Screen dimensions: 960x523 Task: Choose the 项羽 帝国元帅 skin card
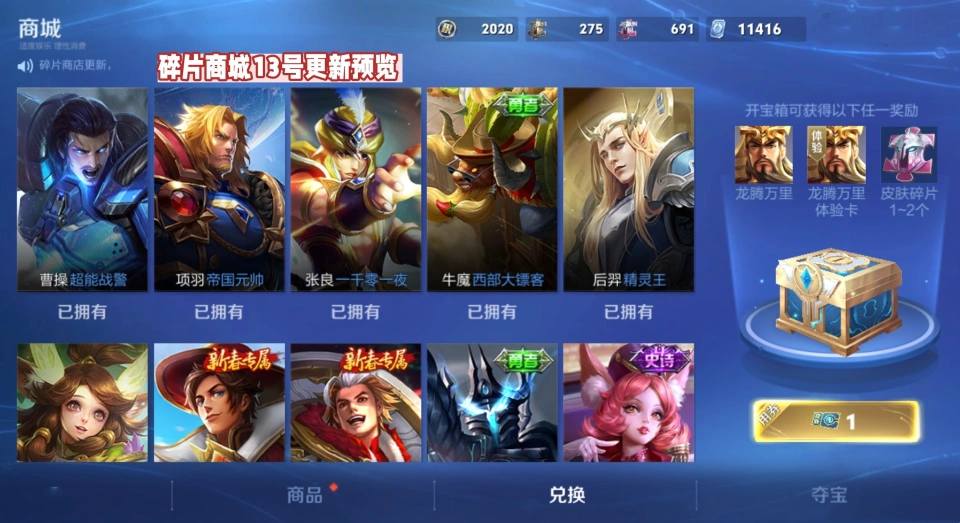tap(219, 190)
